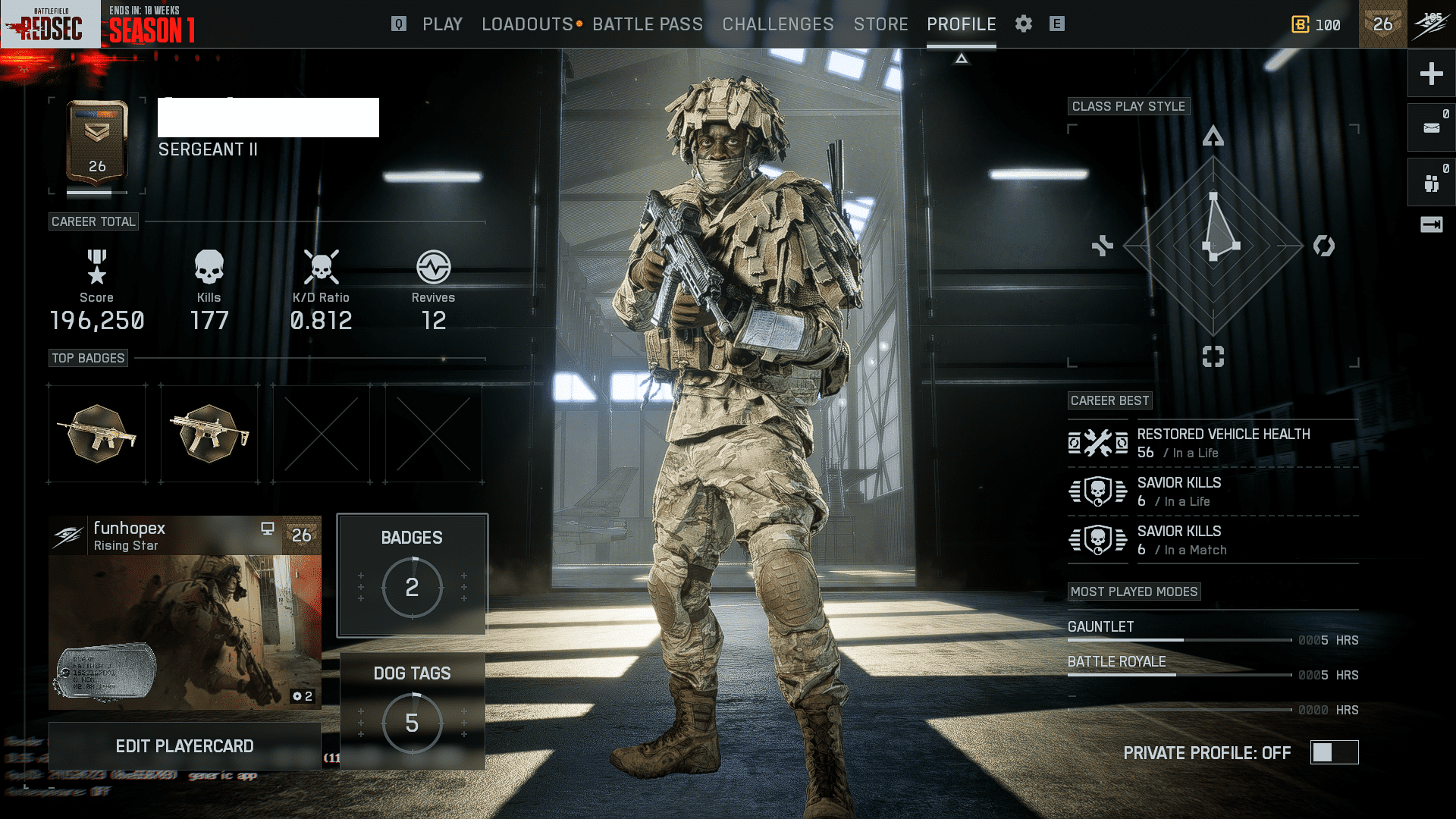Open the settings gear icon
Screen dimensions: 1456x819
(x=1023, y=24)
